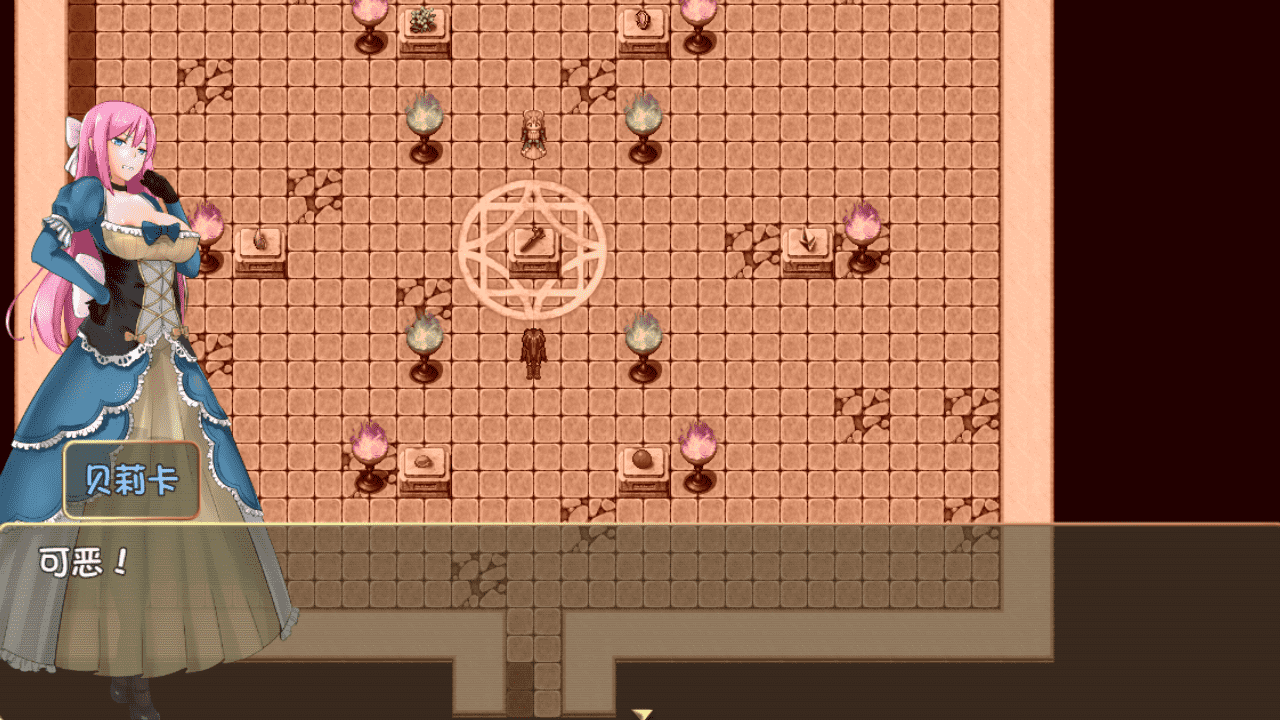Click the pink torch next to the orb pedestal
This screenshot has width=1280, height=720.
[700, 445]
